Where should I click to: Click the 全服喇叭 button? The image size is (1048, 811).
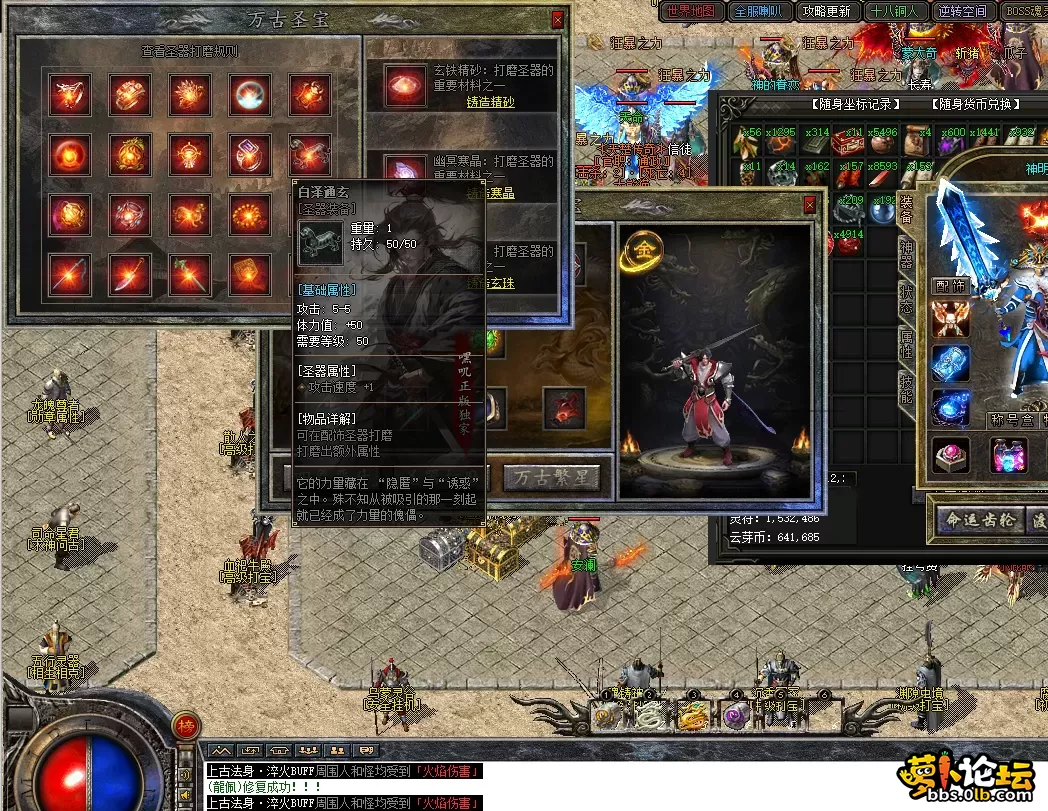[x=759, y=11]
